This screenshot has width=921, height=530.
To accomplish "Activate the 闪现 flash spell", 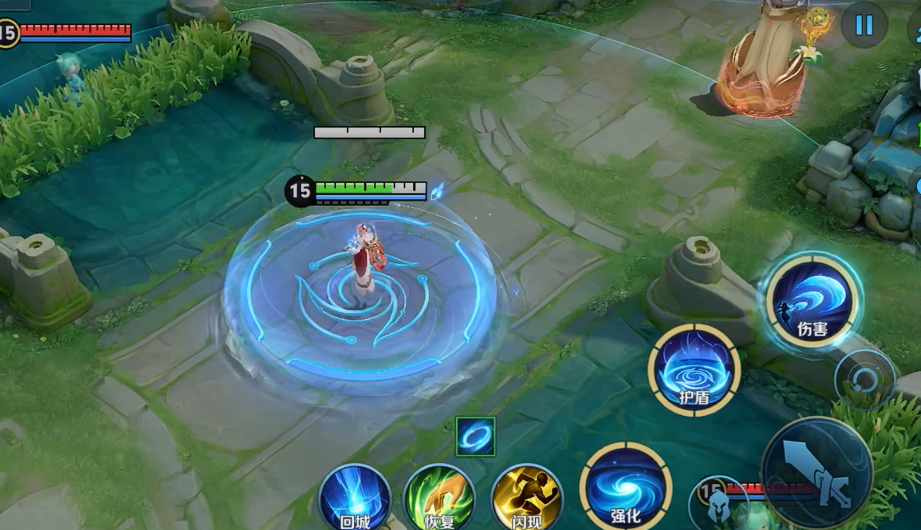I will coord(527,498).
